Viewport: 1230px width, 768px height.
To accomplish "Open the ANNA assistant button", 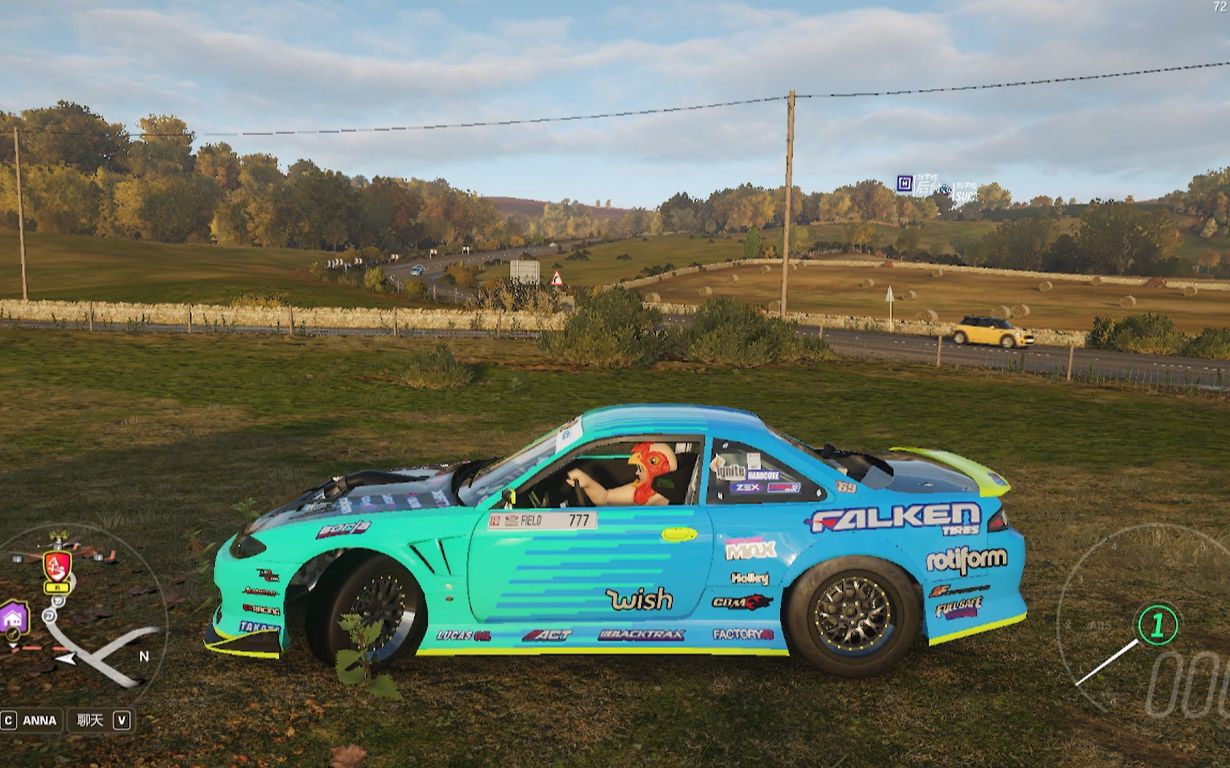I will [31, 720].
